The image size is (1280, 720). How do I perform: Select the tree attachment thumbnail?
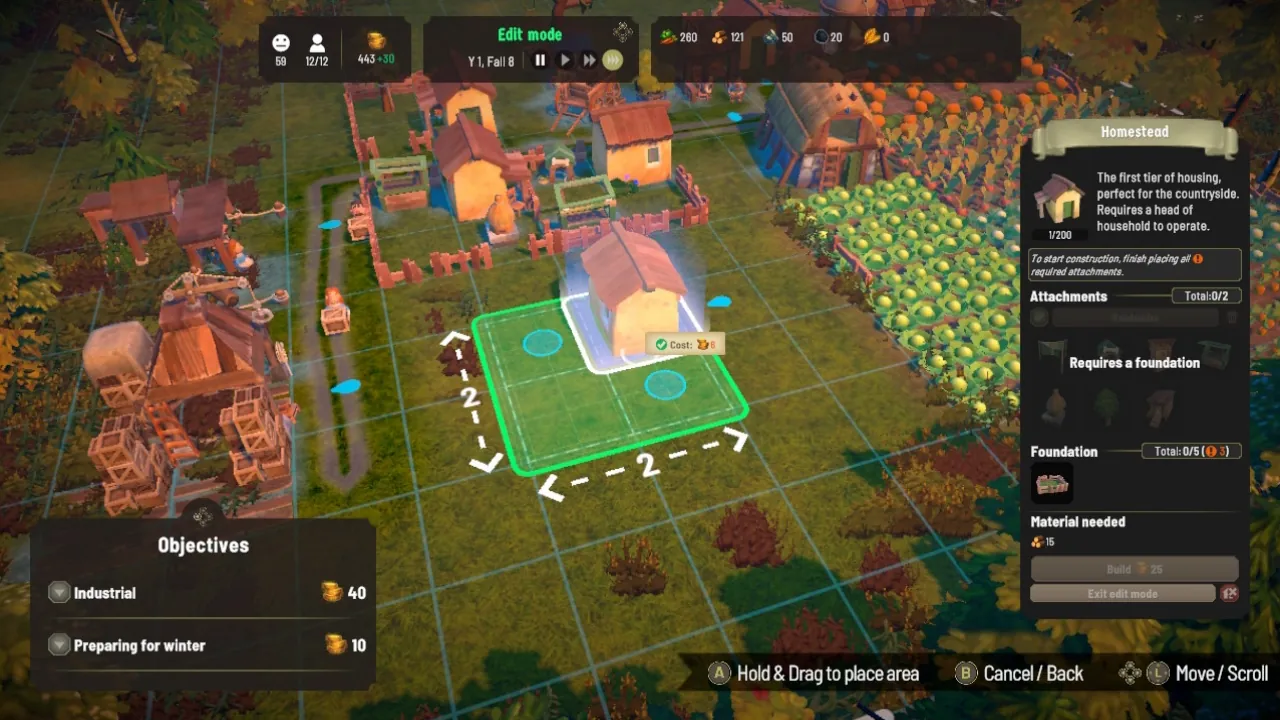1108,405
